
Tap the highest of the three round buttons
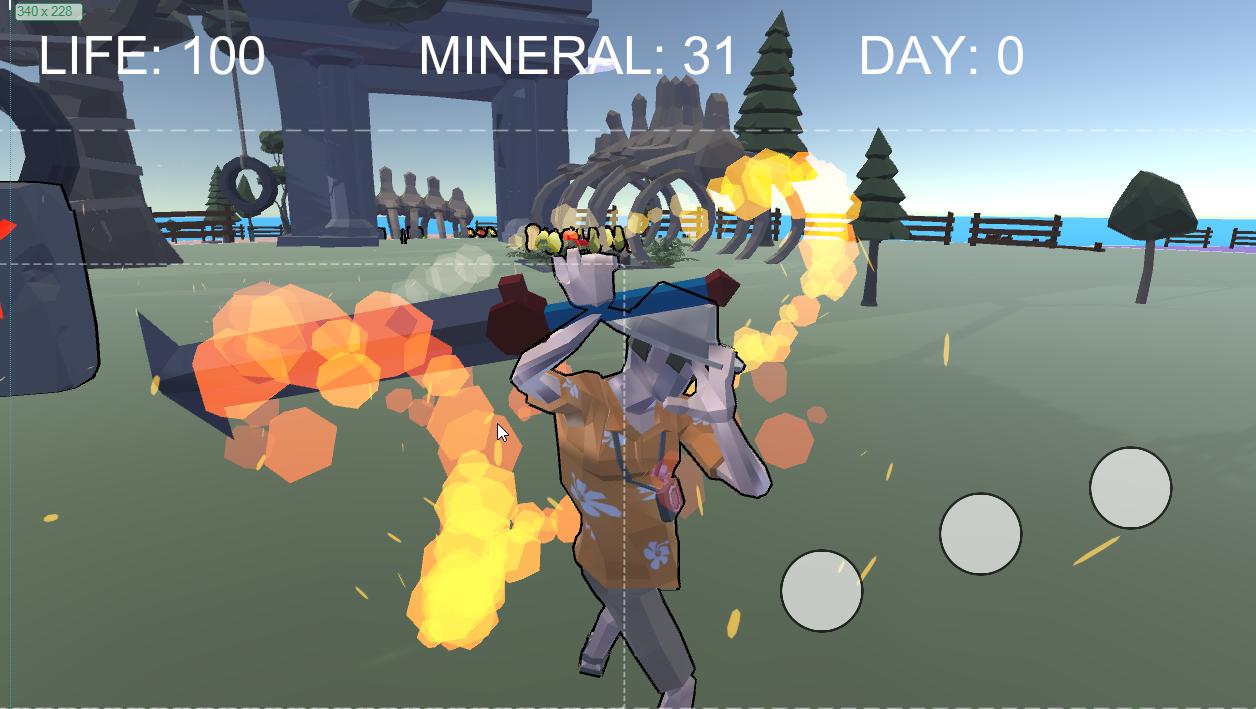tap(1130, 488)
